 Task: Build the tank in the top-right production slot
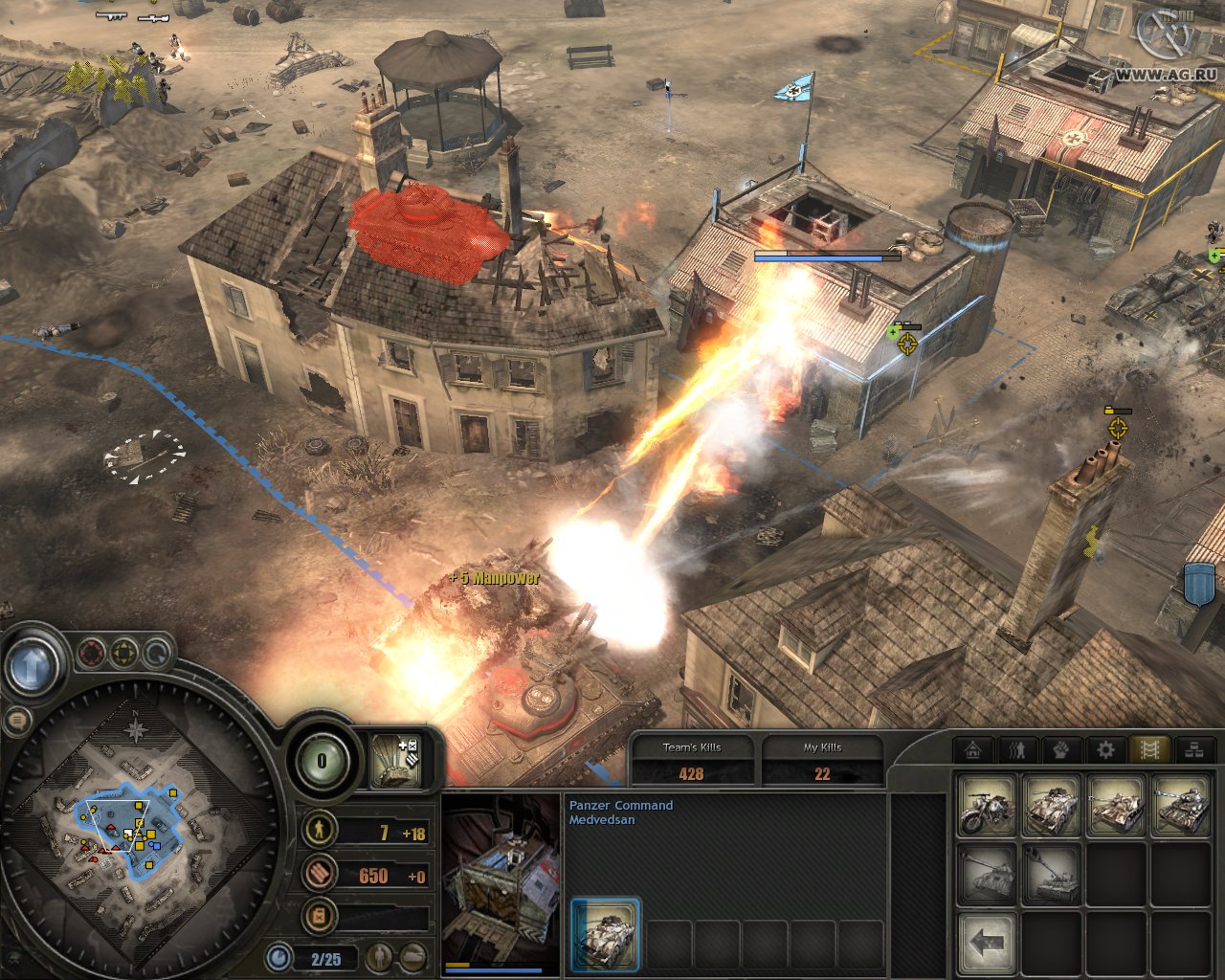1180,806
